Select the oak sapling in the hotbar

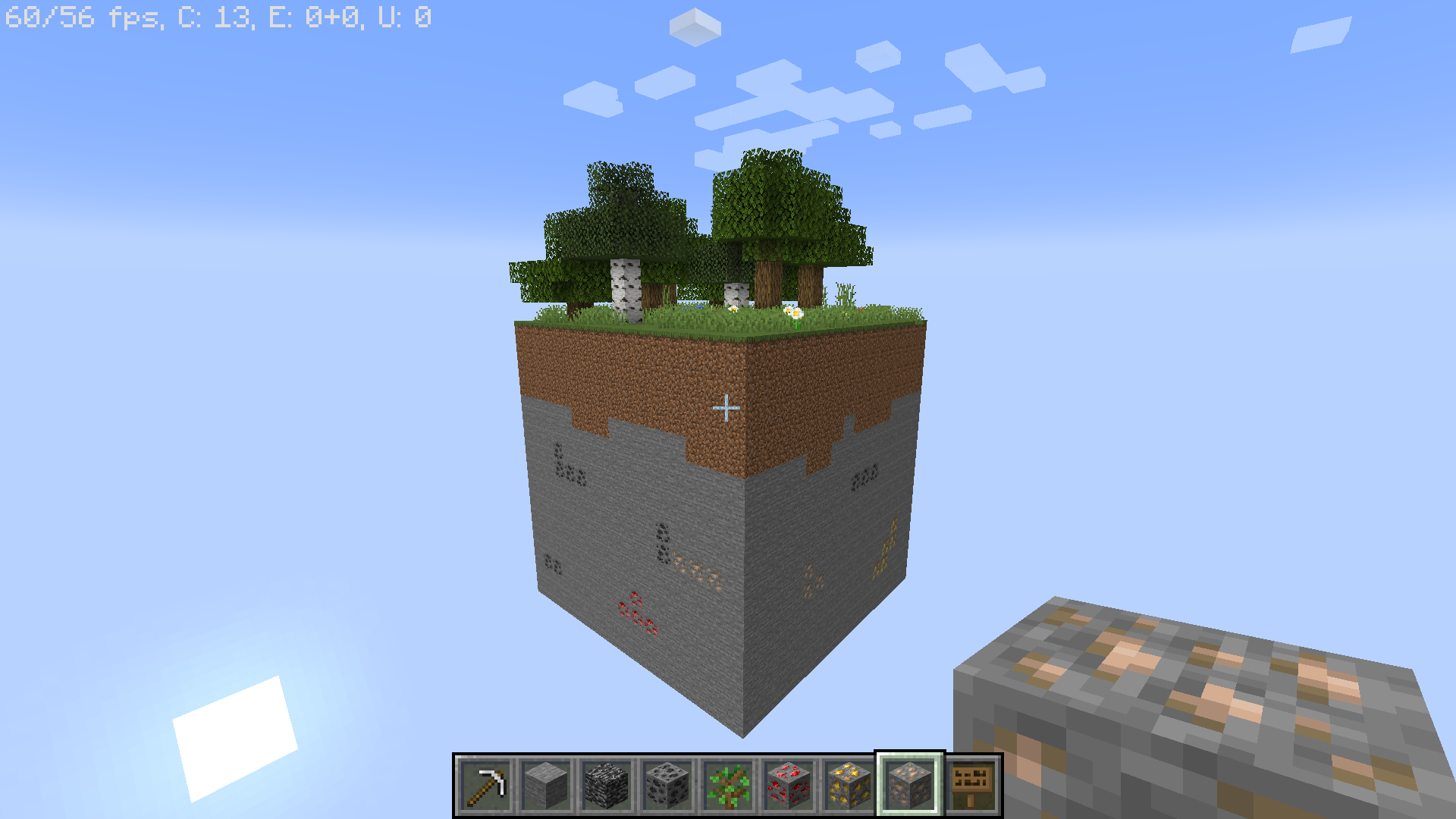(x=726, y=783)
